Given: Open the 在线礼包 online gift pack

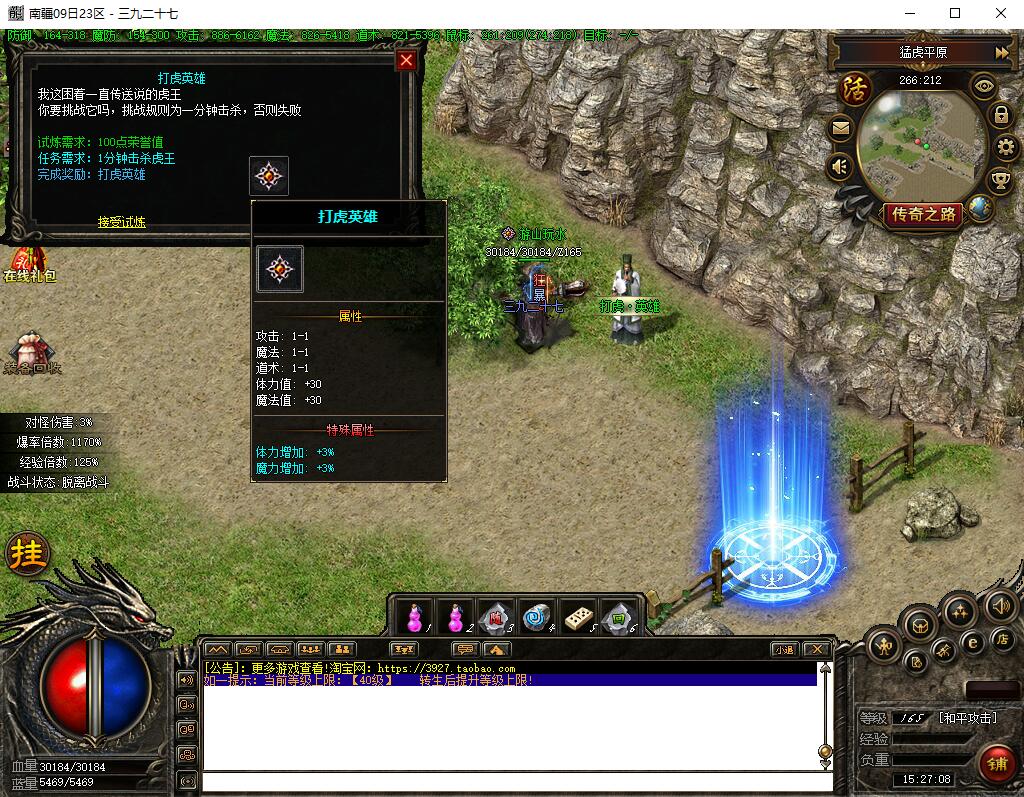Looking at the screenshot, I should pos(30,264).
